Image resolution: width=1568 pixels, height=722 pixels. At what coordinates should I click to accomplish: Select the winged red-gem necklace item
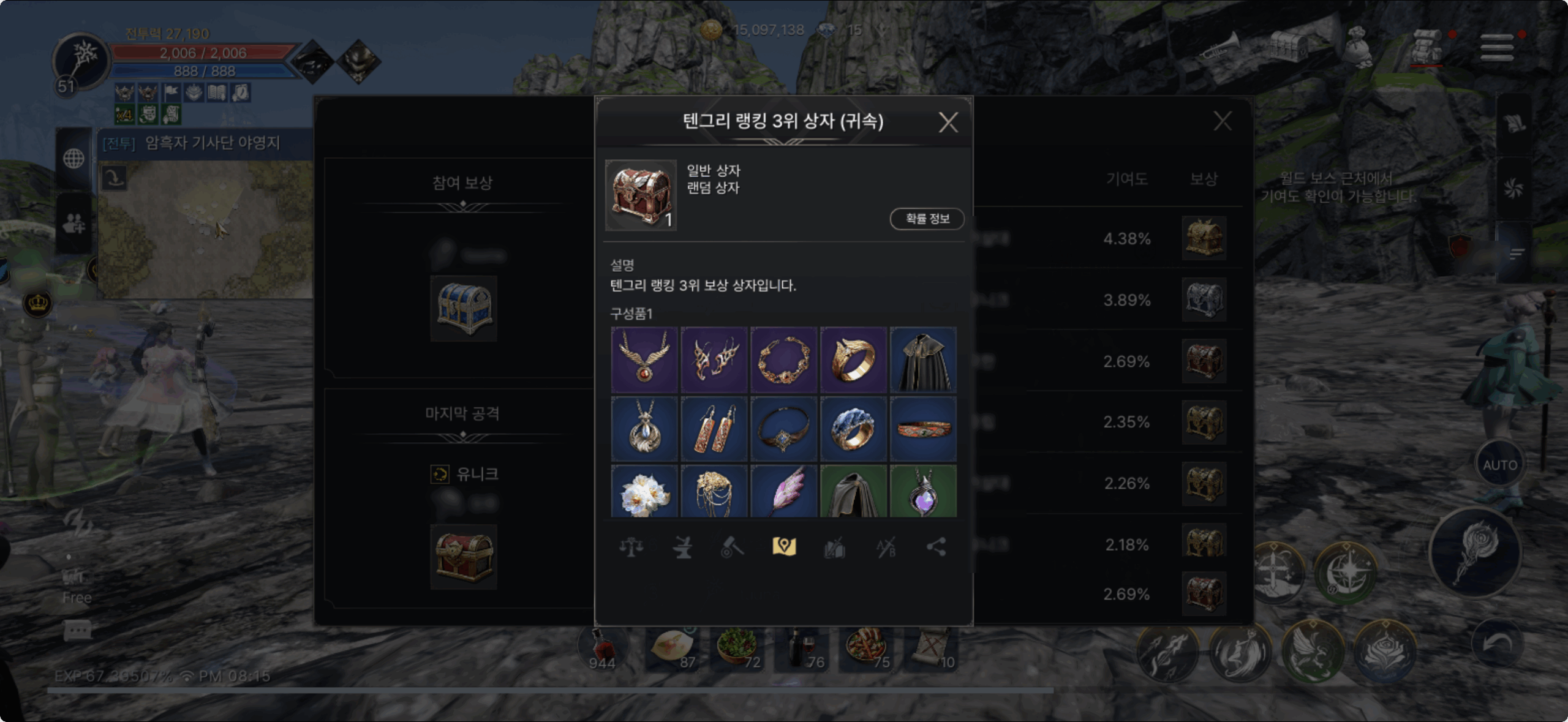coord(644,359)
